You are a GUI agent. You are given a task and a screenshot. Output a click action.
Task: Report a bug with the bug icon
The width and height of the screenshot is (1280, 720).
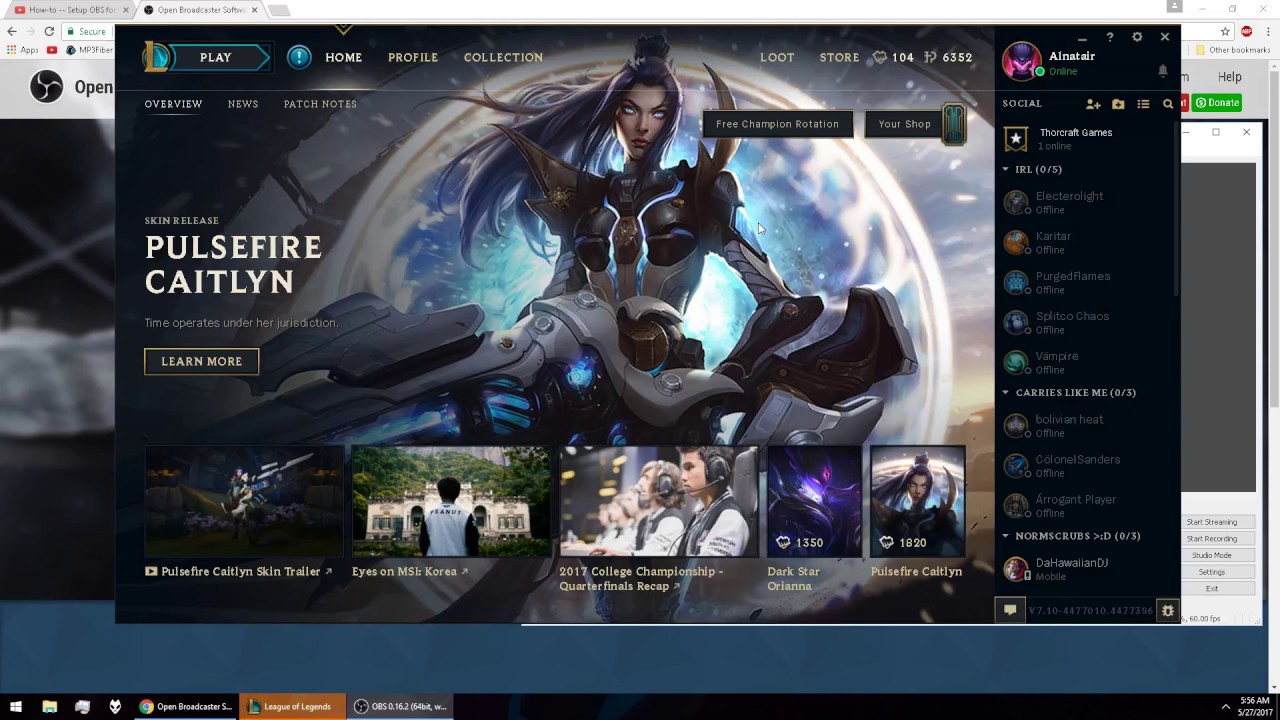click(x=1168, y=610)
